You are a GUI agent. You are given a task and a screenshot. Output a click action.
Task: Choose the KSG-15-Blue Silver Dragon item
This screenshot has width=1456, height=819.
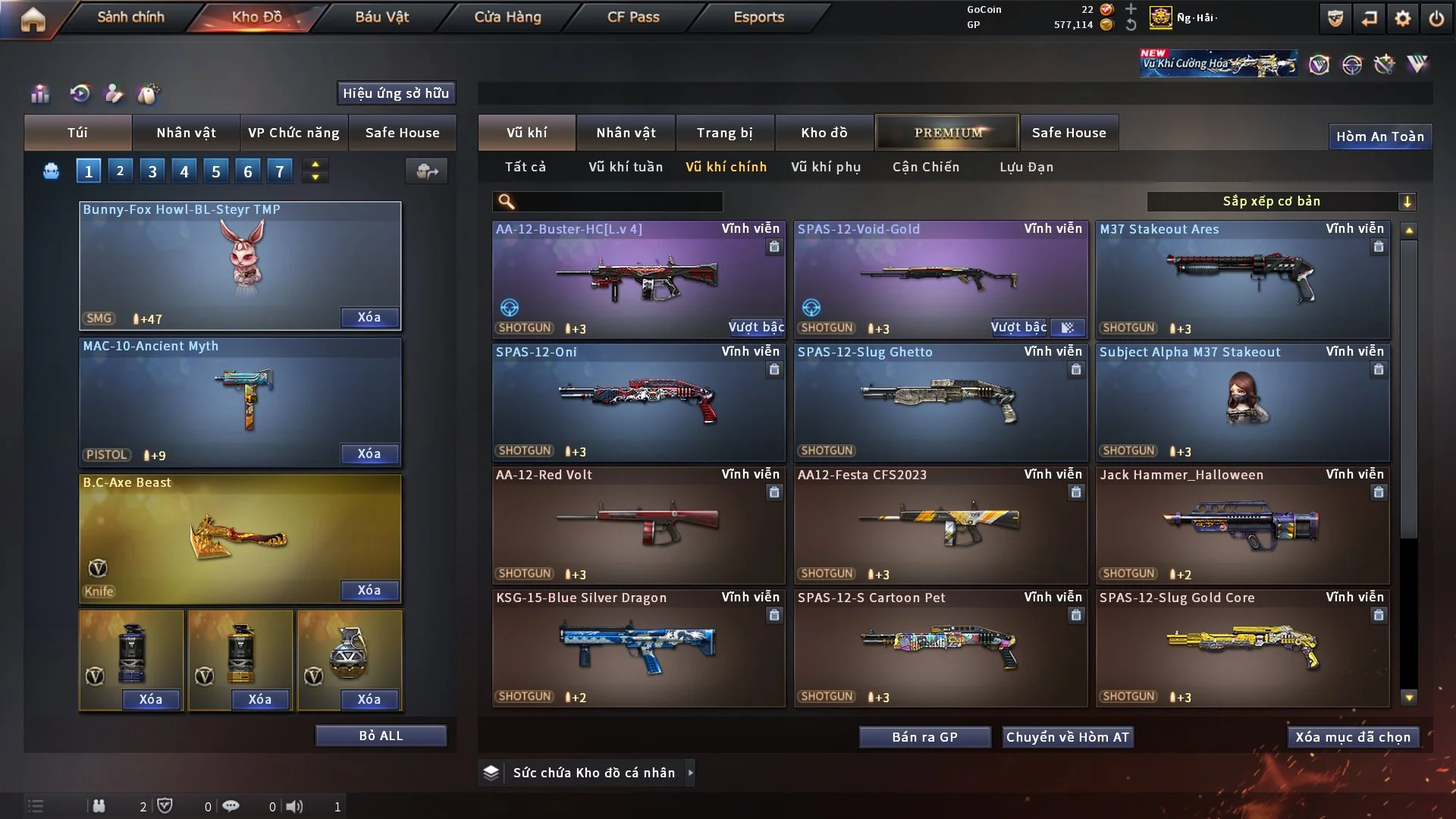pos(638,648)
